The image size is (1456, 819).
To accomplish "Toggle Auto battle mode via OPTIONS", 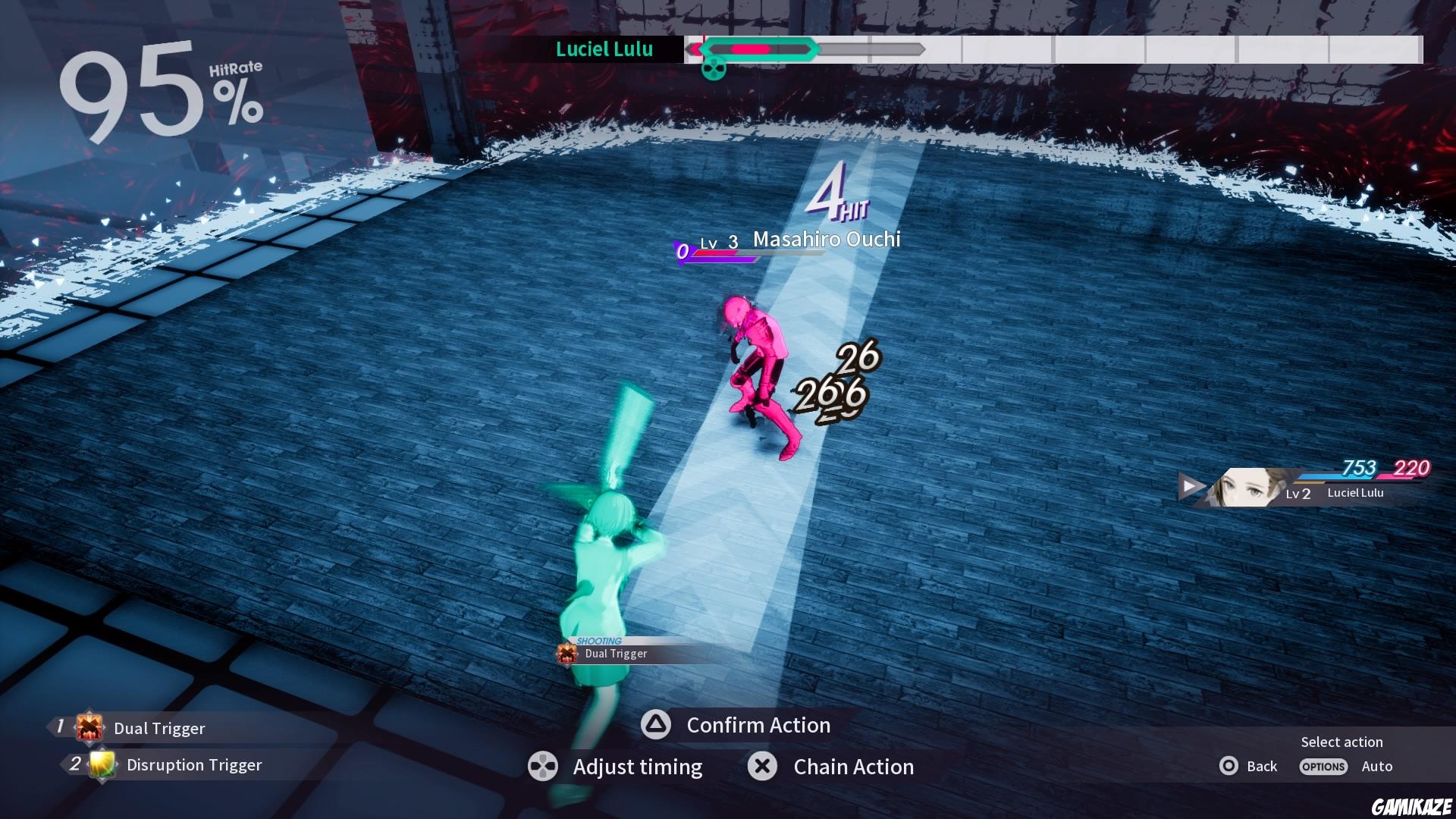I will coord(1323,767).
